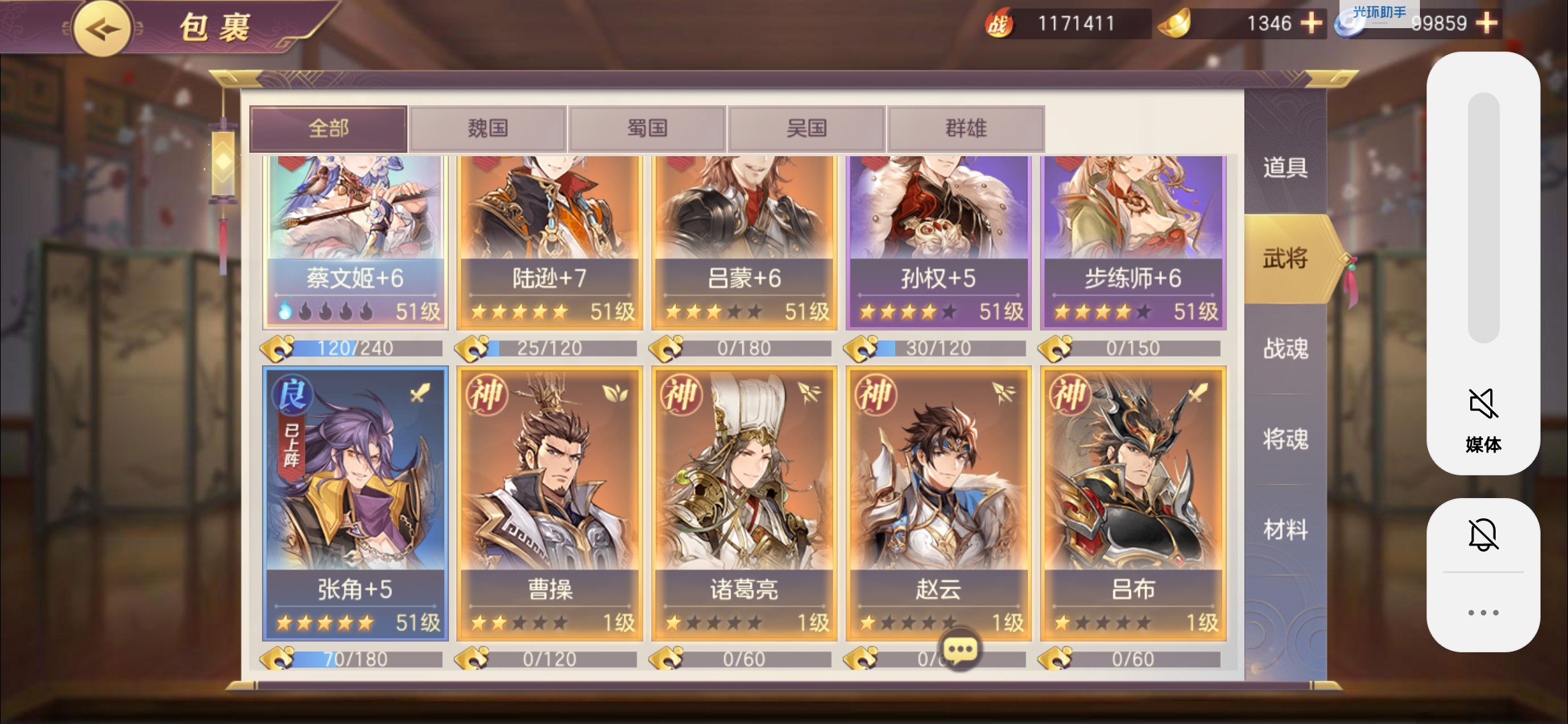
Task: Open the 诸葛亮 hero card
Action: 744,503
